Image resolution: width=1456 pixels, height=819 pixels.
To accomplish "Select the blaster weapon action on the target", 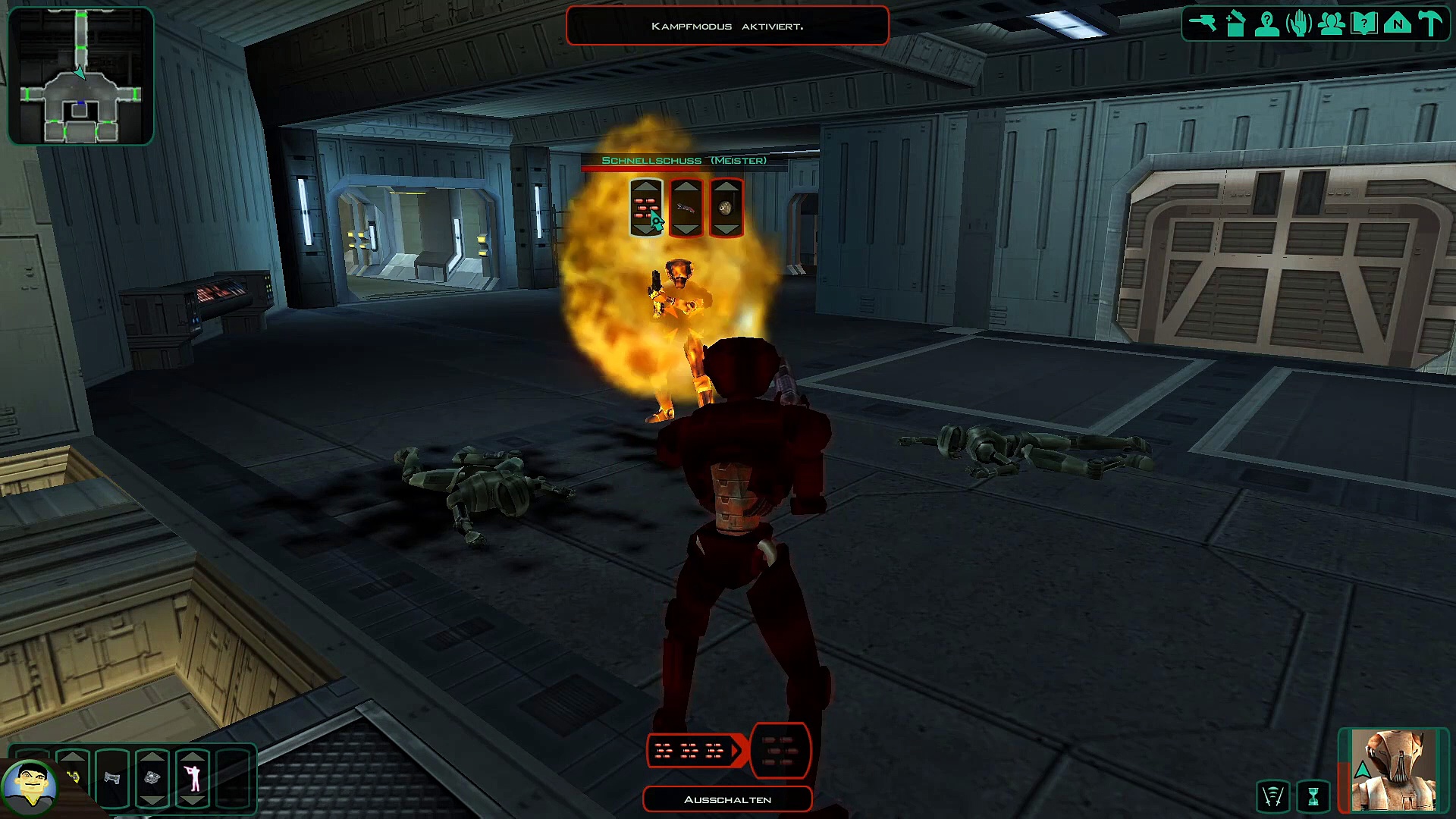I will pyautogui.click(x=686, y=208).
